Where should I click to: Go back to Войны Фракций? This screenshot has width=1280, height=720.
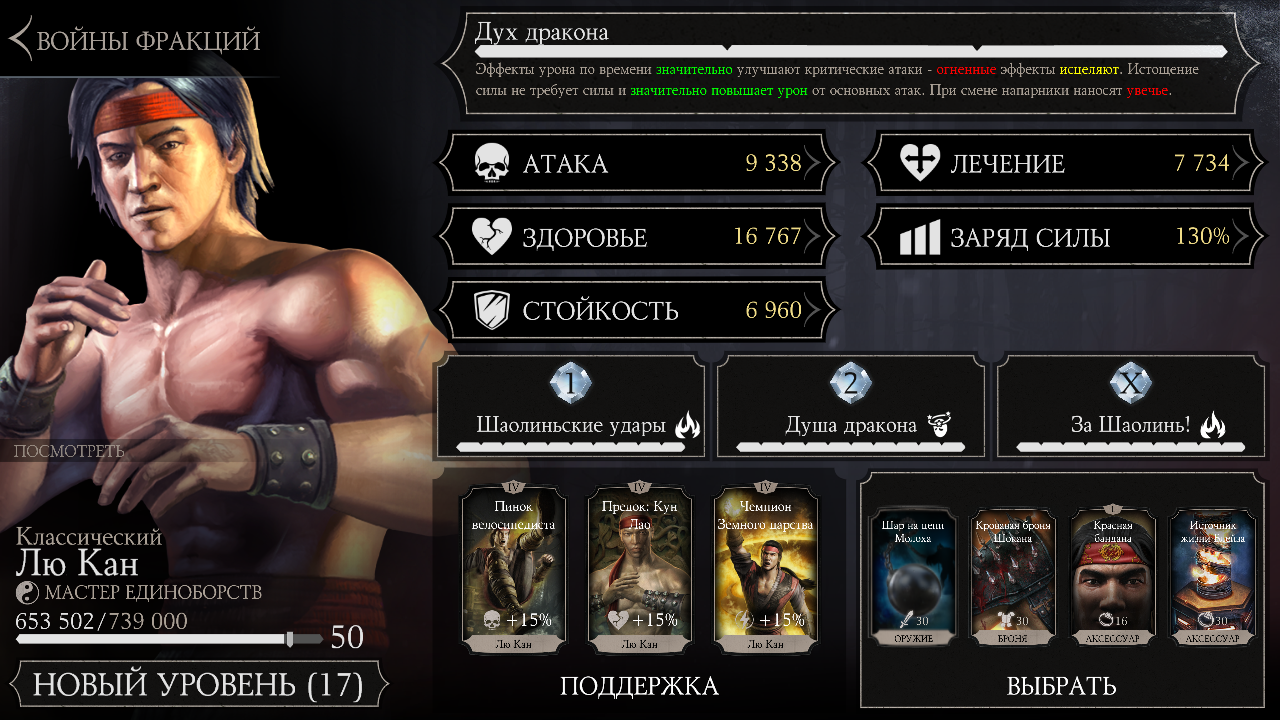(x=135, y=40)
